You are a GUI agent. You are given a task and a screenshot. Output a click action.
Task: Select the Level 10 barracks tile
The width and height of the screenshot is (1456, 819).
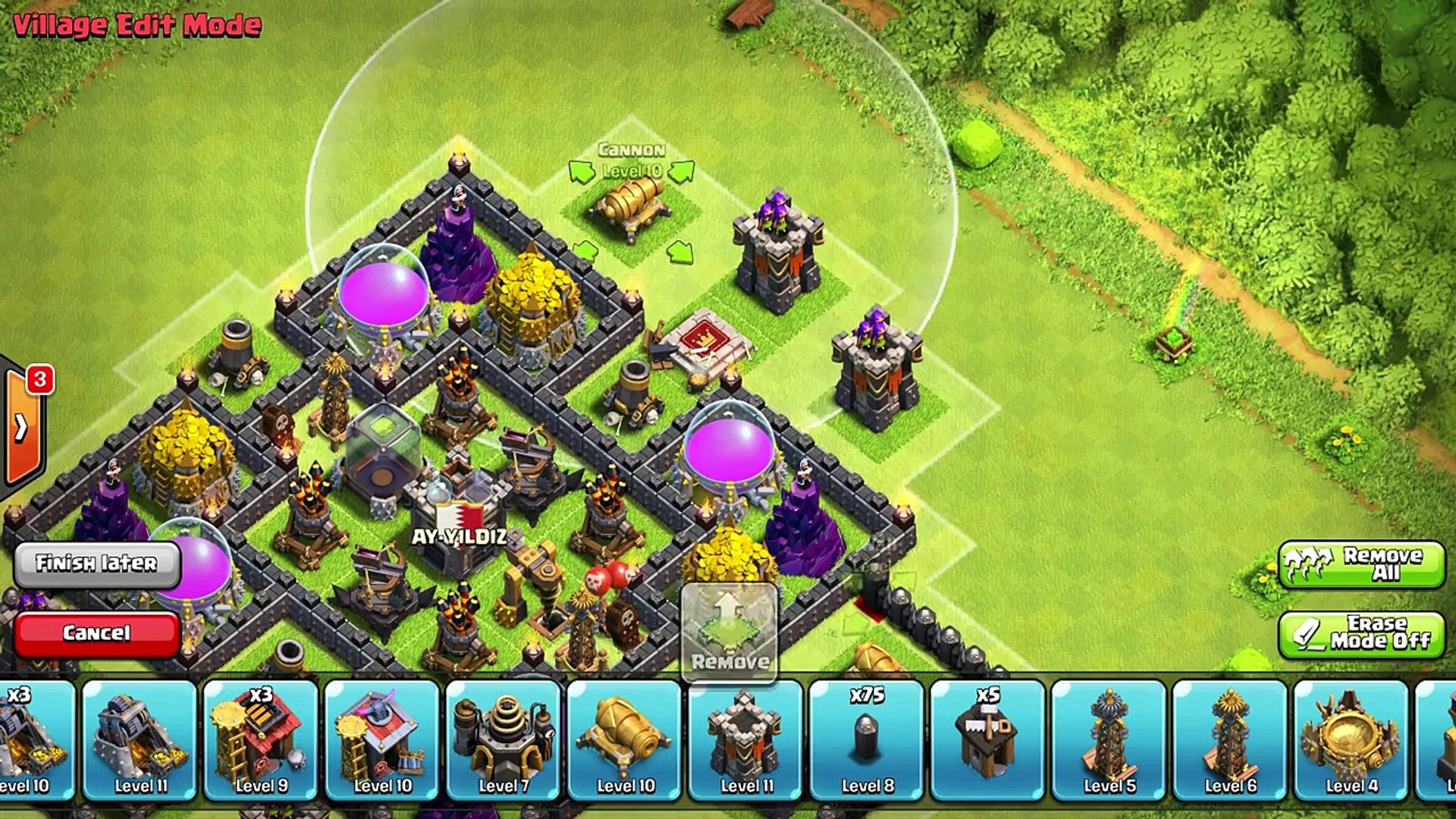tap(382, 739)
